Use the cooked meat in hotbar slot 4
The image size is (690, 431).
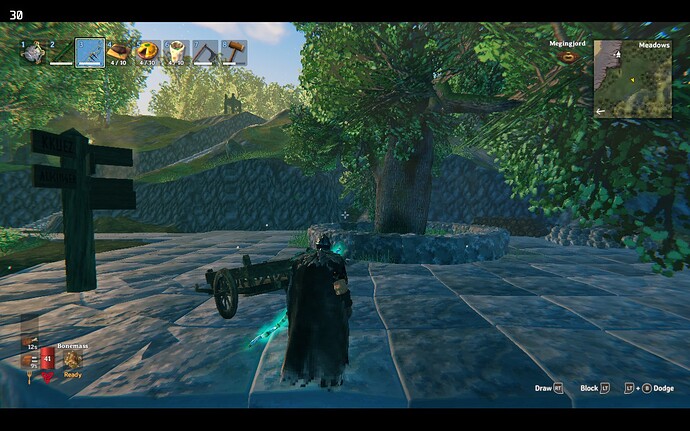[x=119, y=51]
